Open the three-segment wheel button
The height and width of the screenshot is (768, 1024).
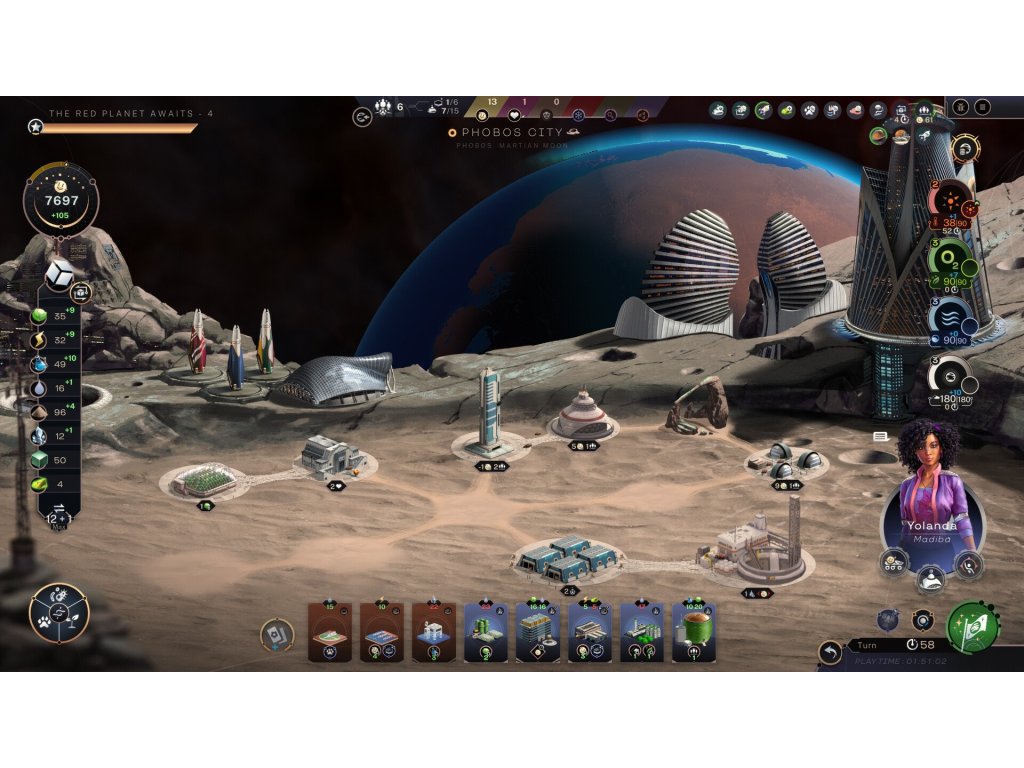click(59, 613)
